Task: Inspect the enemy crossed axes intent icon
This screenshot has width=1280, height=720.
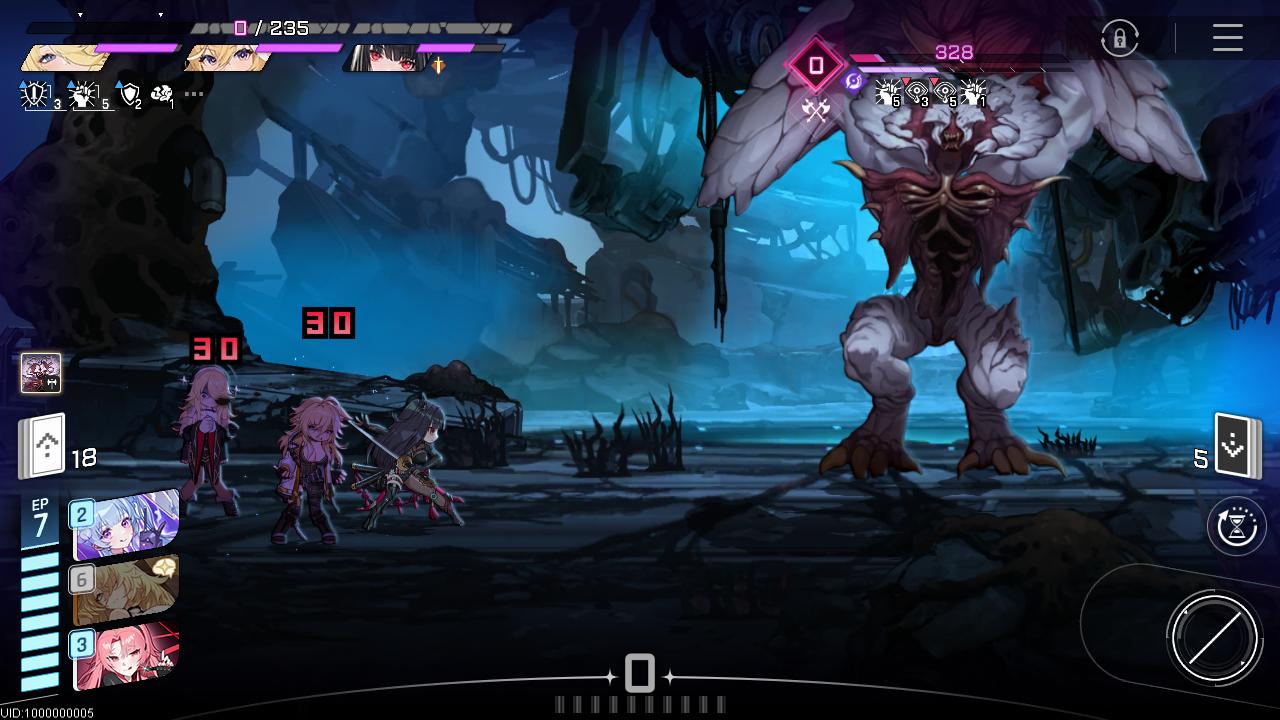Action: tap(816, 110)
